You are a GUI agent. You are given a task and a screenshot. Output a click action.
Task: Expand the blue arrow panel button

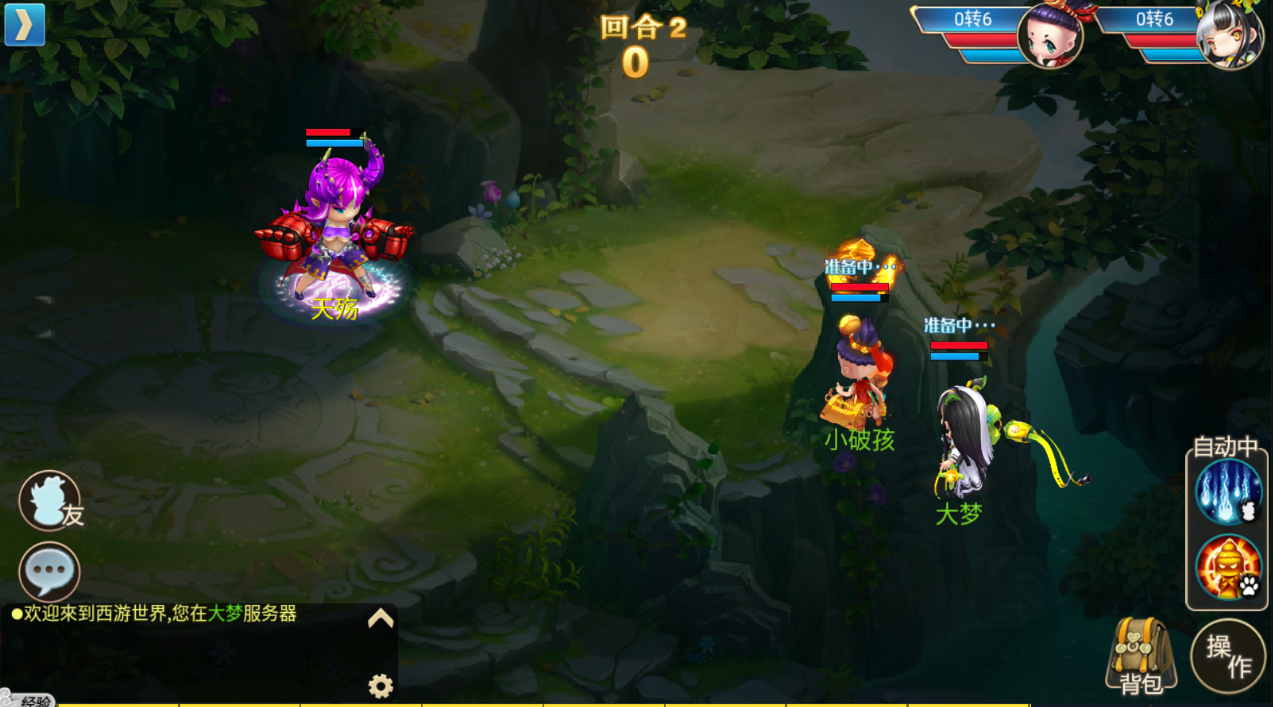point(25,25)
